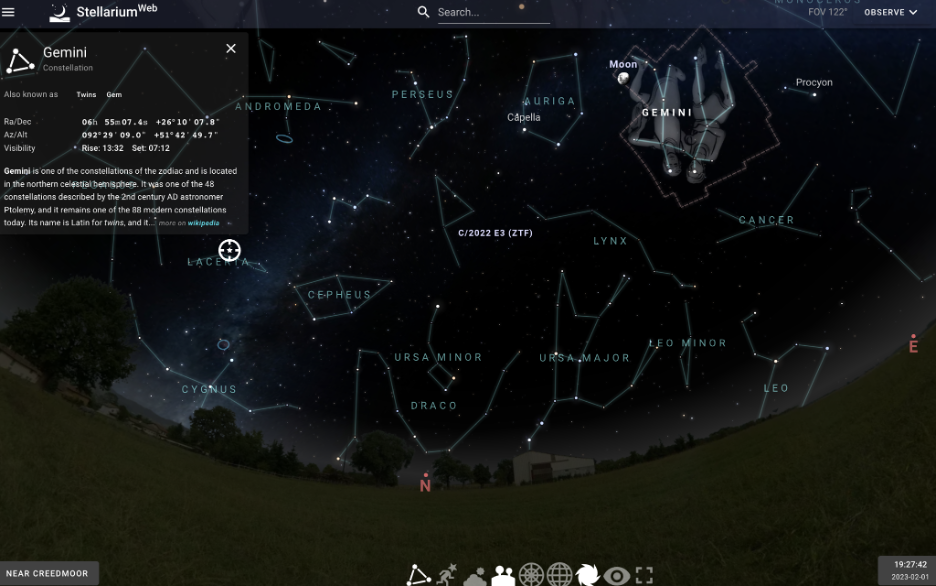Toggle the equatorial globe grid
The height and width of the screenshot is (586, 936).
[559, 575]
